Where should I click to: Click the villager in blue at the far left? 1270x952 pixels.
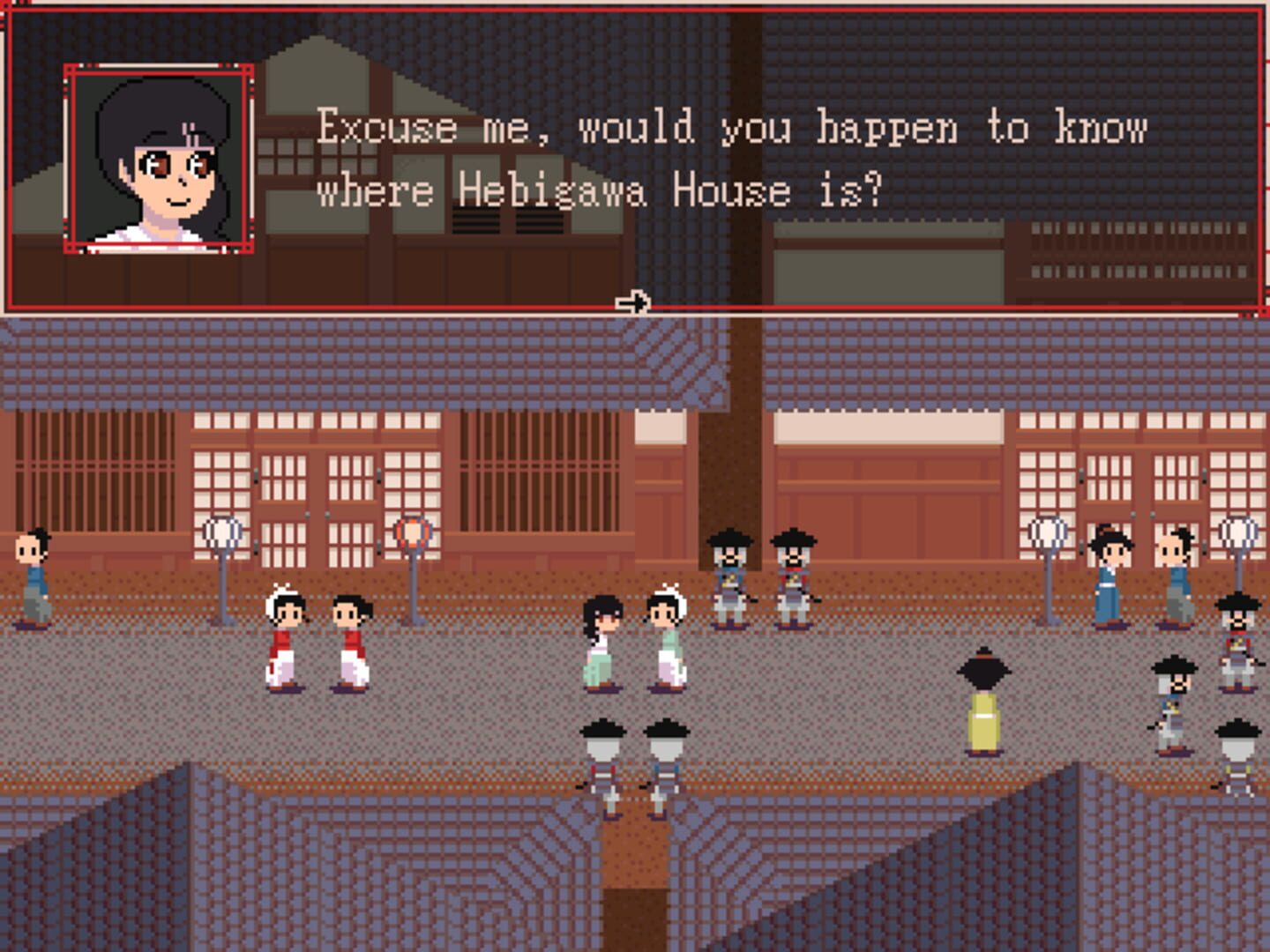click(29, 577)
